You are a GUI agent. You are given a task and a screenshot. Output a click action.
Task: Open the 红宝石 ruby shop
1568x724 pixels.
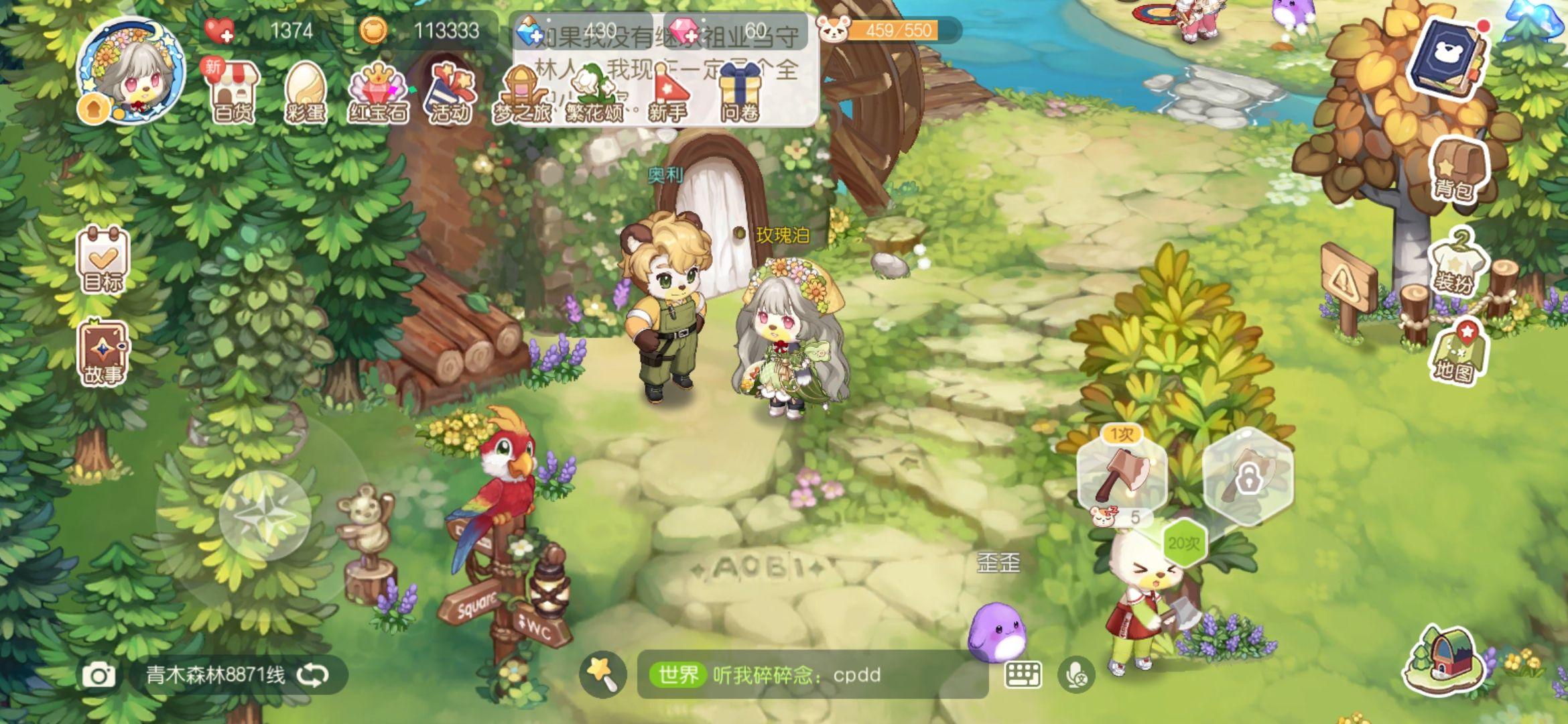pyautogui.click(x=378, y=93)
